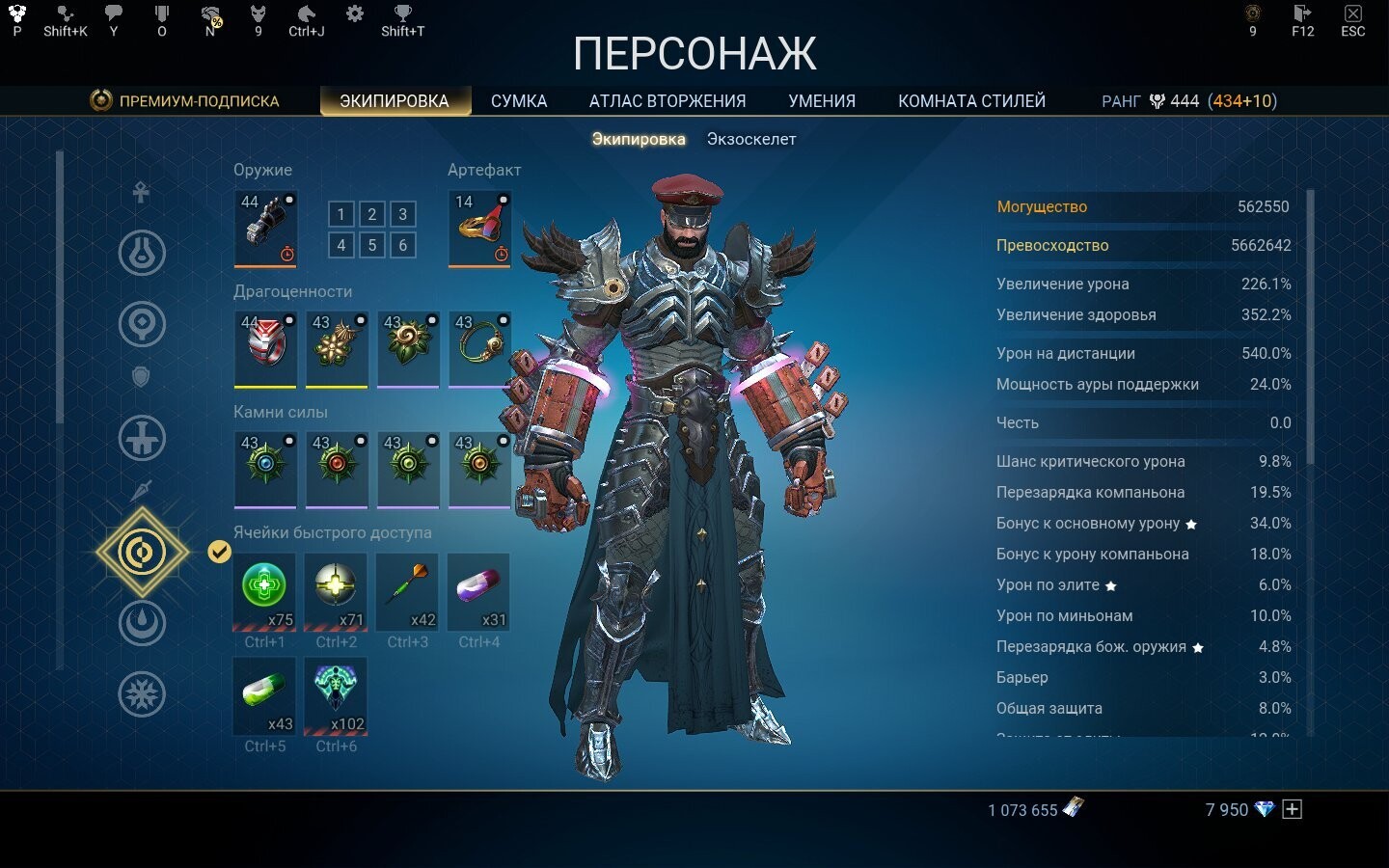Open the ankh icon atop the left sidebar
Image resolution: width=1389 pixels, height=868 pixels.
pyautogui.click(x=142, y=192)
